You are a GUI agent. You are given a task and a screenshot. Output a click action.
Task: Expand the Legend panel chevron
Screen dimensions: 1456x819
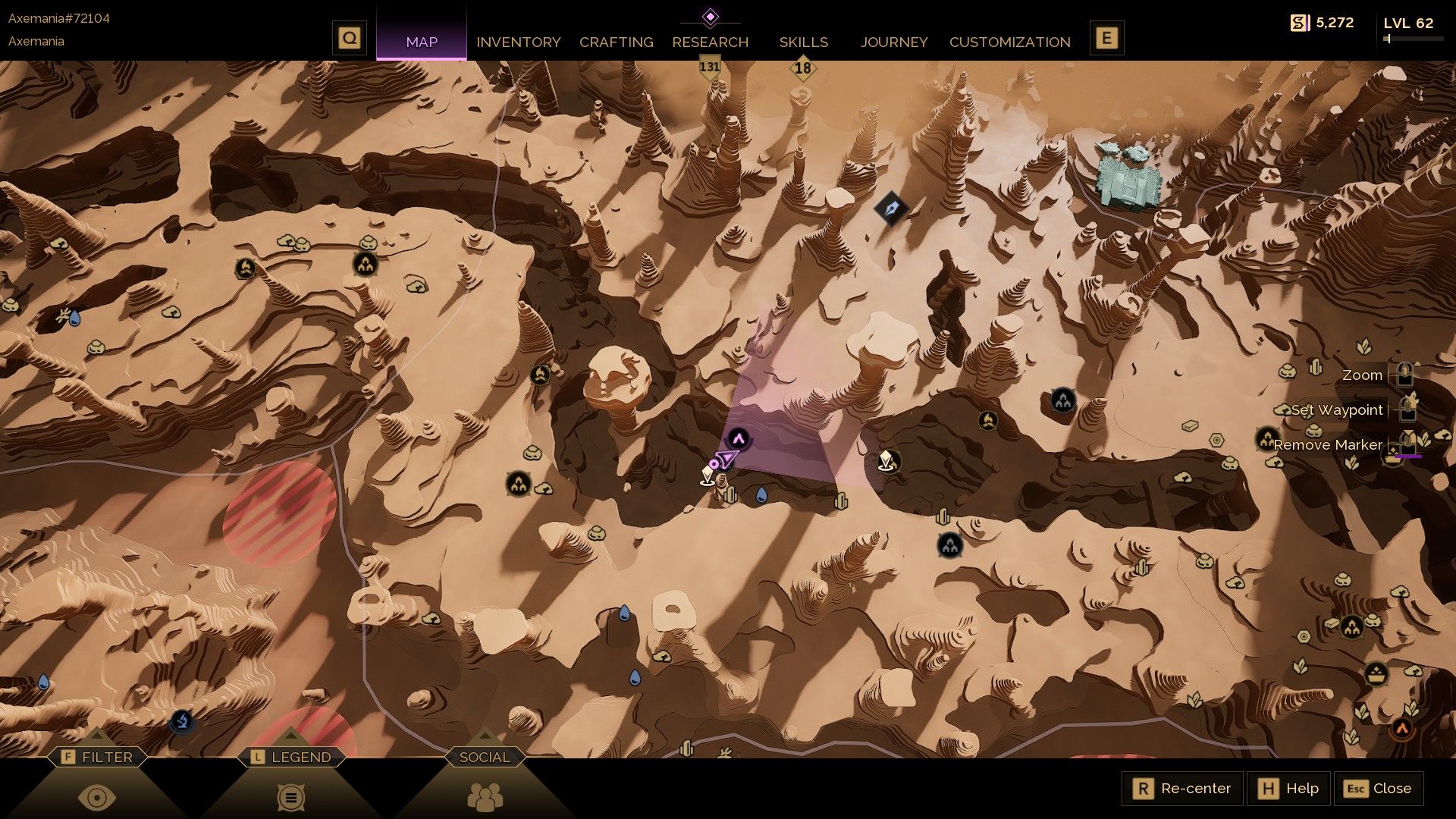click(290, 735)
